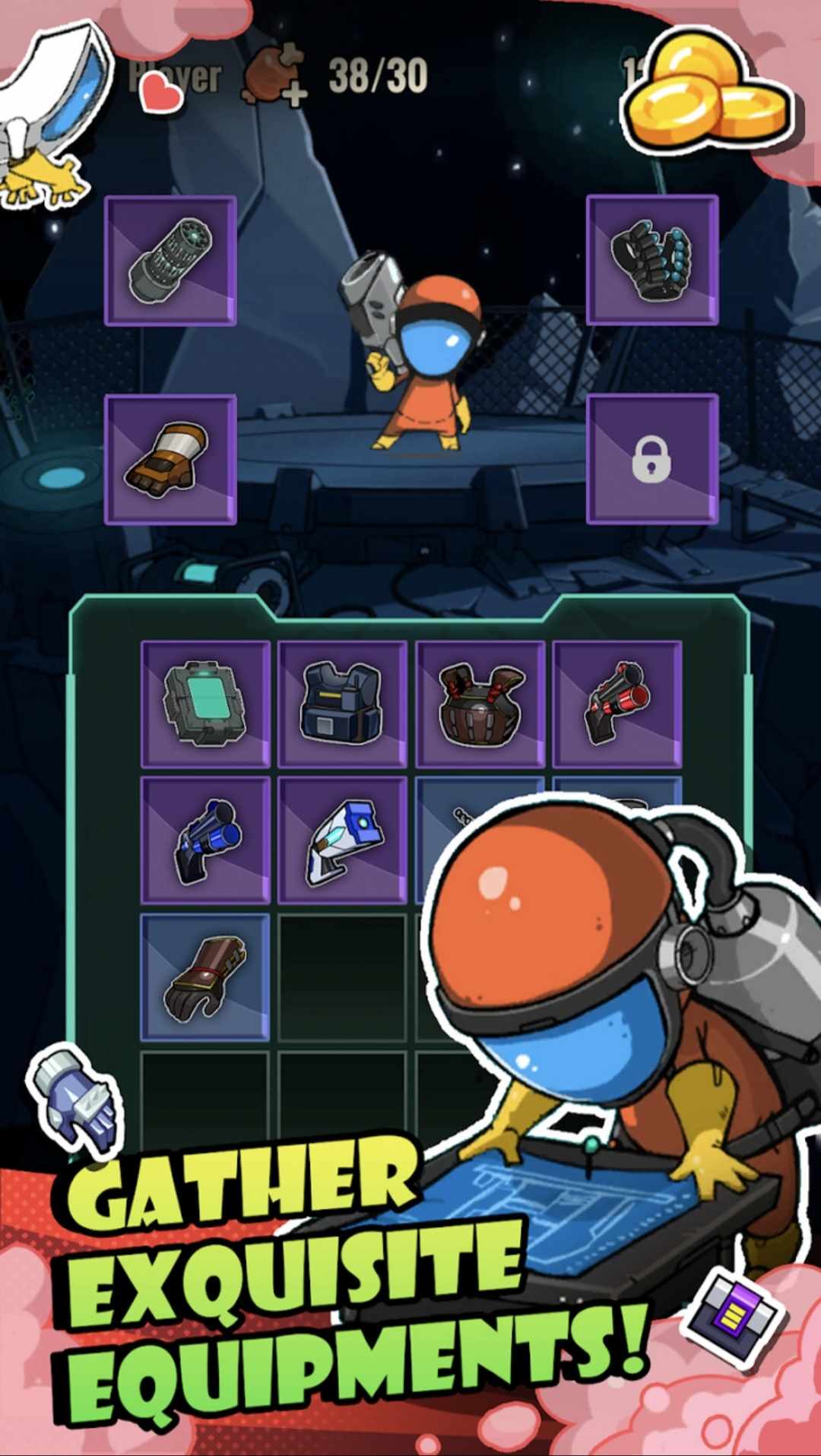Select the blue revolver item
The height and width of the screenshot is (1456, 821).
click(x=205, y=840)
